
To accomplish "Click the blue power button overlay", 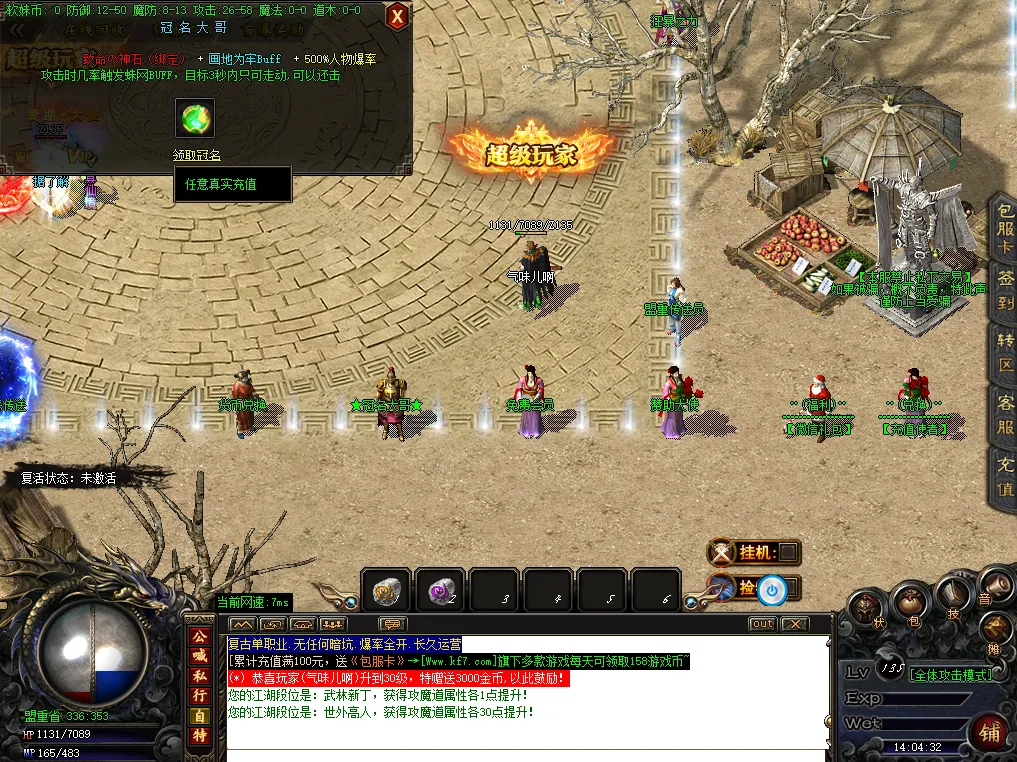I will [771, 589].
